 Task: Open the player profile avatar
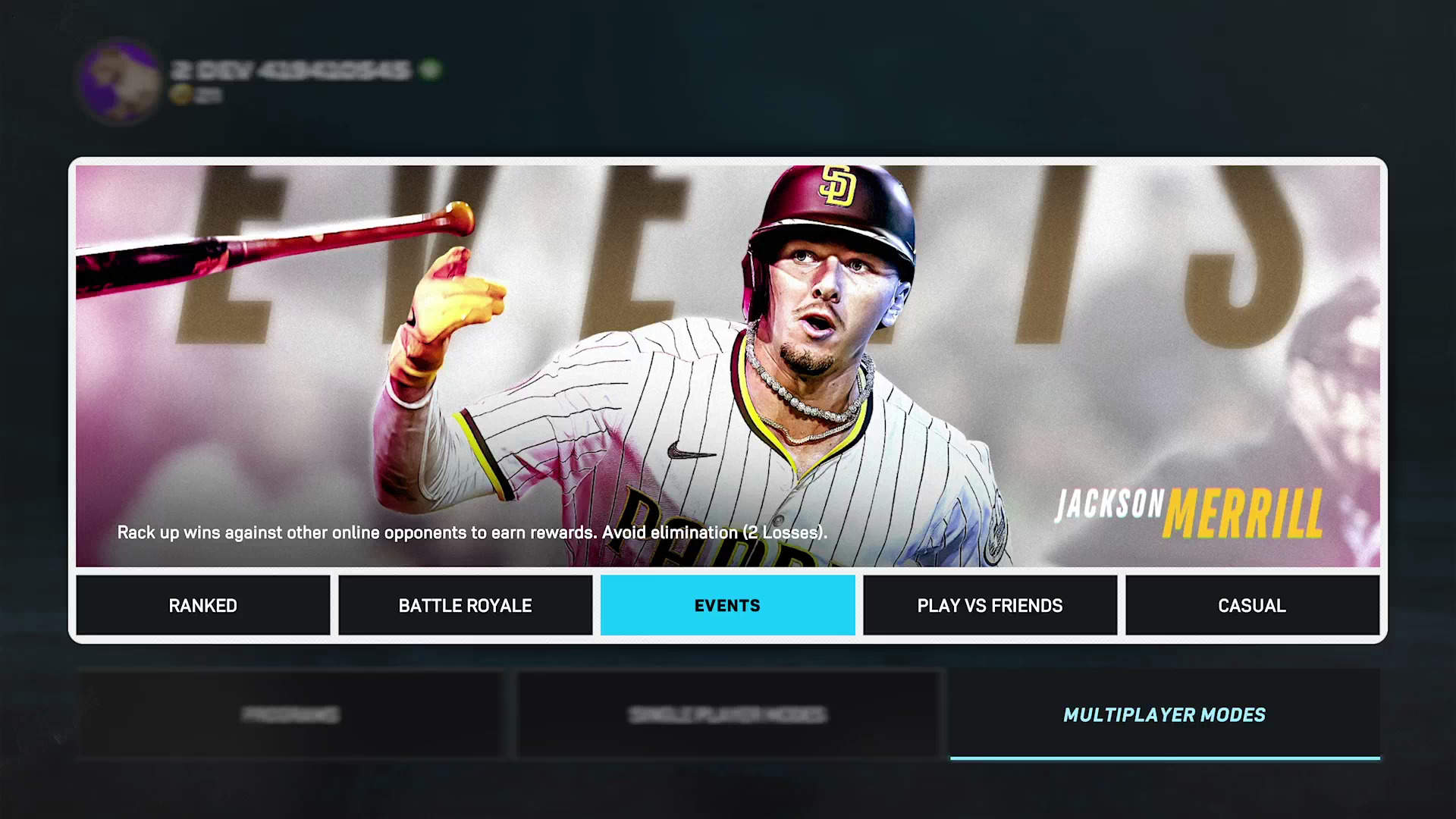(x=119, y=81)
